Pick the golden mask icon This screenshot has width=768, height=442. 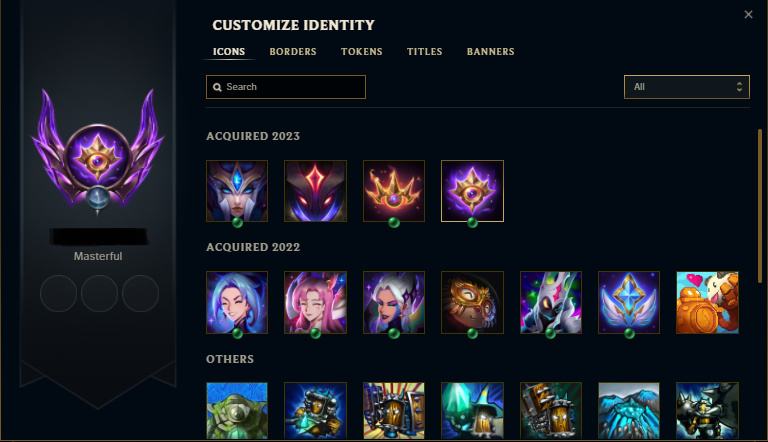472,302
